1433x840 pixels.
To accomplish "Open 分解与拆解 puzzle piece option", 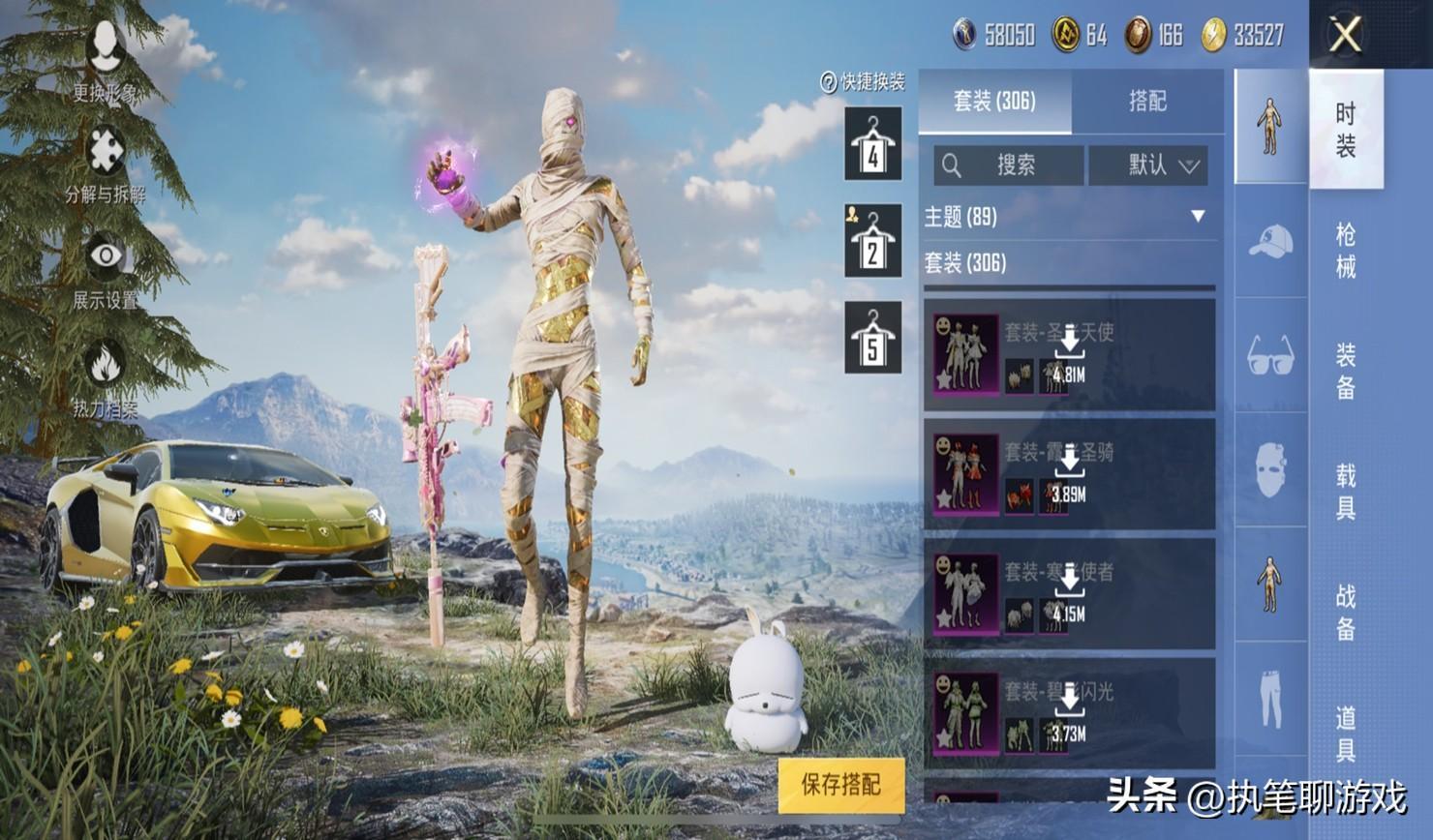I will click(105, 165).
